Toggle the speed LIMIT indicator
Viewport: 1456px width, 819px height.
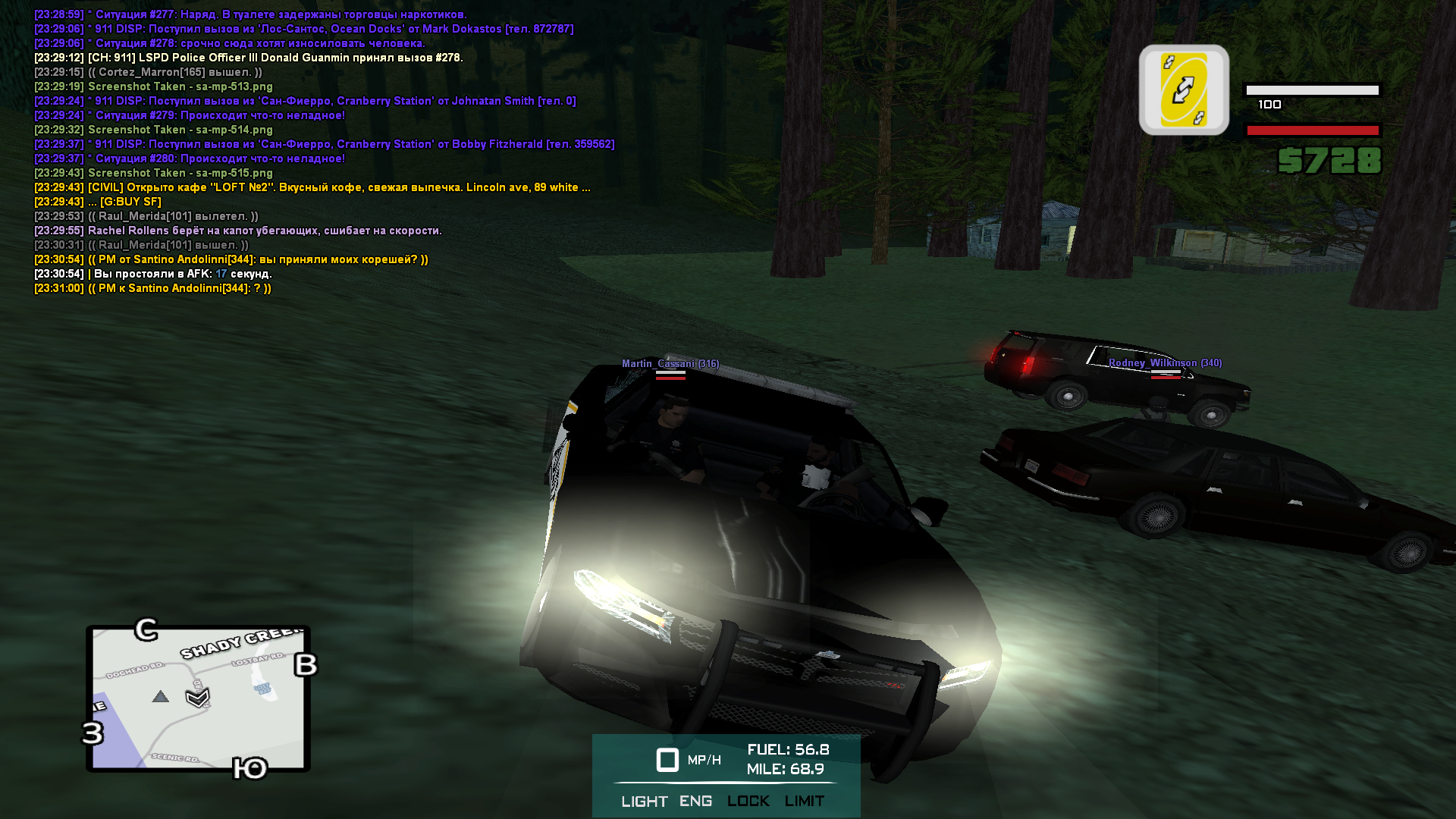pos(804,801)
